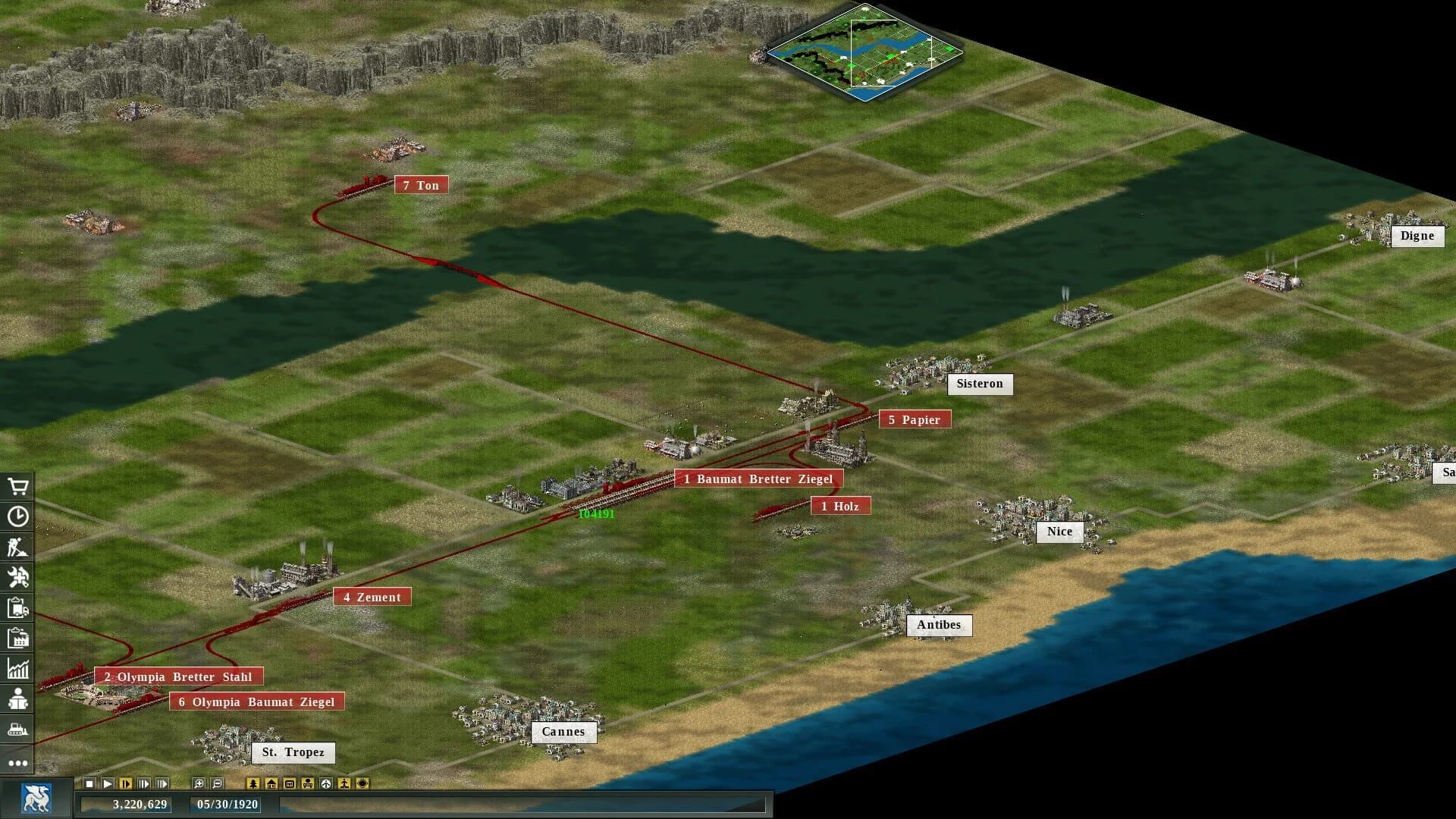This screenshot has height=819, width=1456.
Task: Zoom in with the magnifier plus button
Action: tap(199, 783)
